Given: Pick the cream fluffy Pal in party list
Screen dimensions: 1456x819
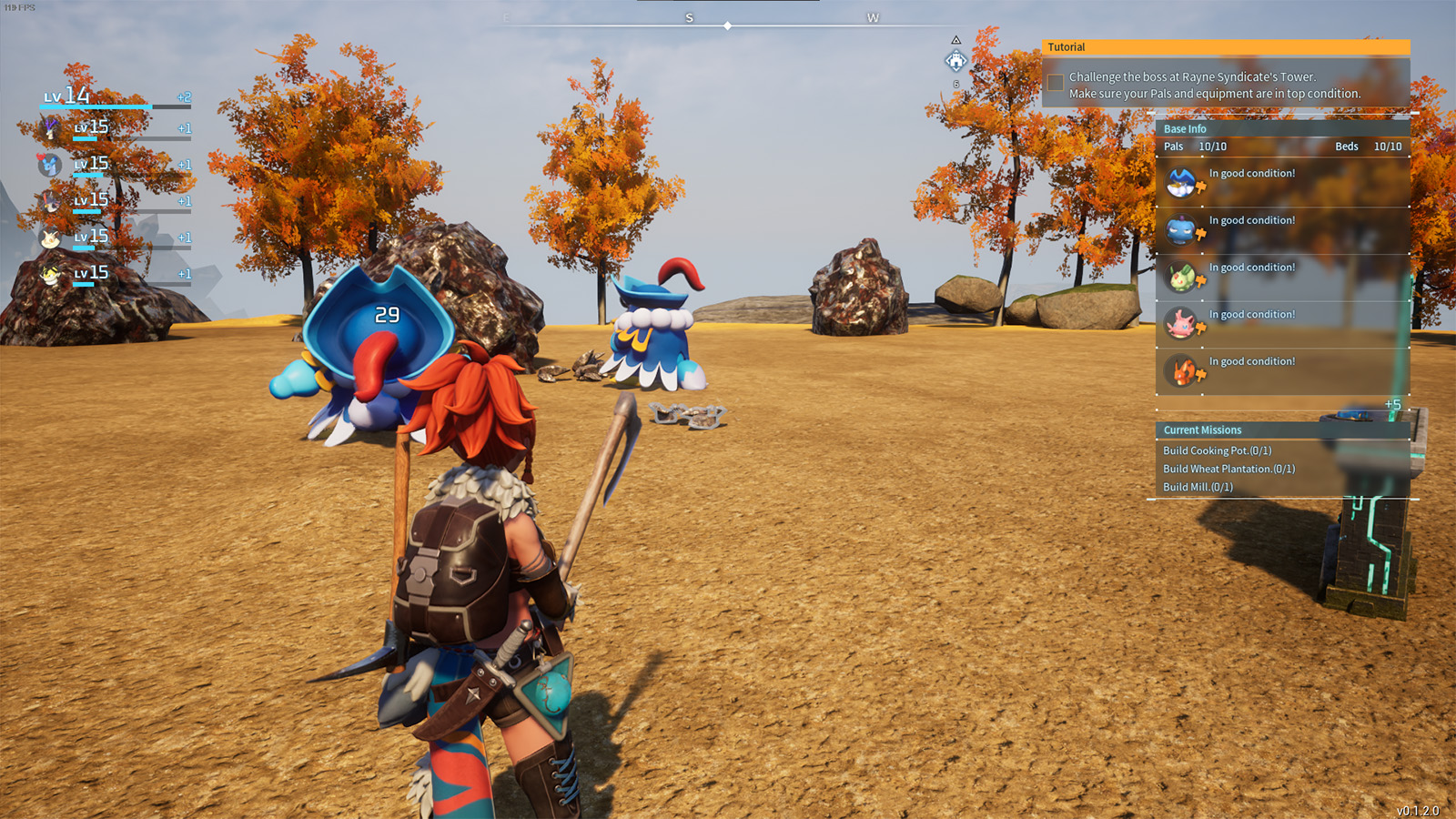Looking at the screenshot, I should [50, 238].
